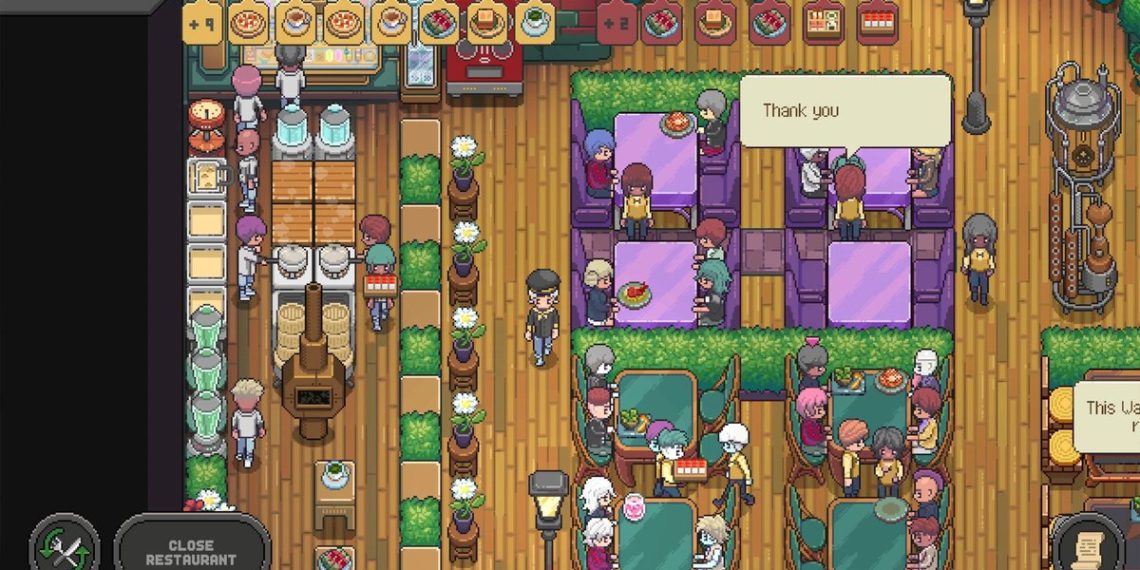Expand the red +2 orders counter
This screenshot has height=570, width=1140.
click(x=617, y=22)
